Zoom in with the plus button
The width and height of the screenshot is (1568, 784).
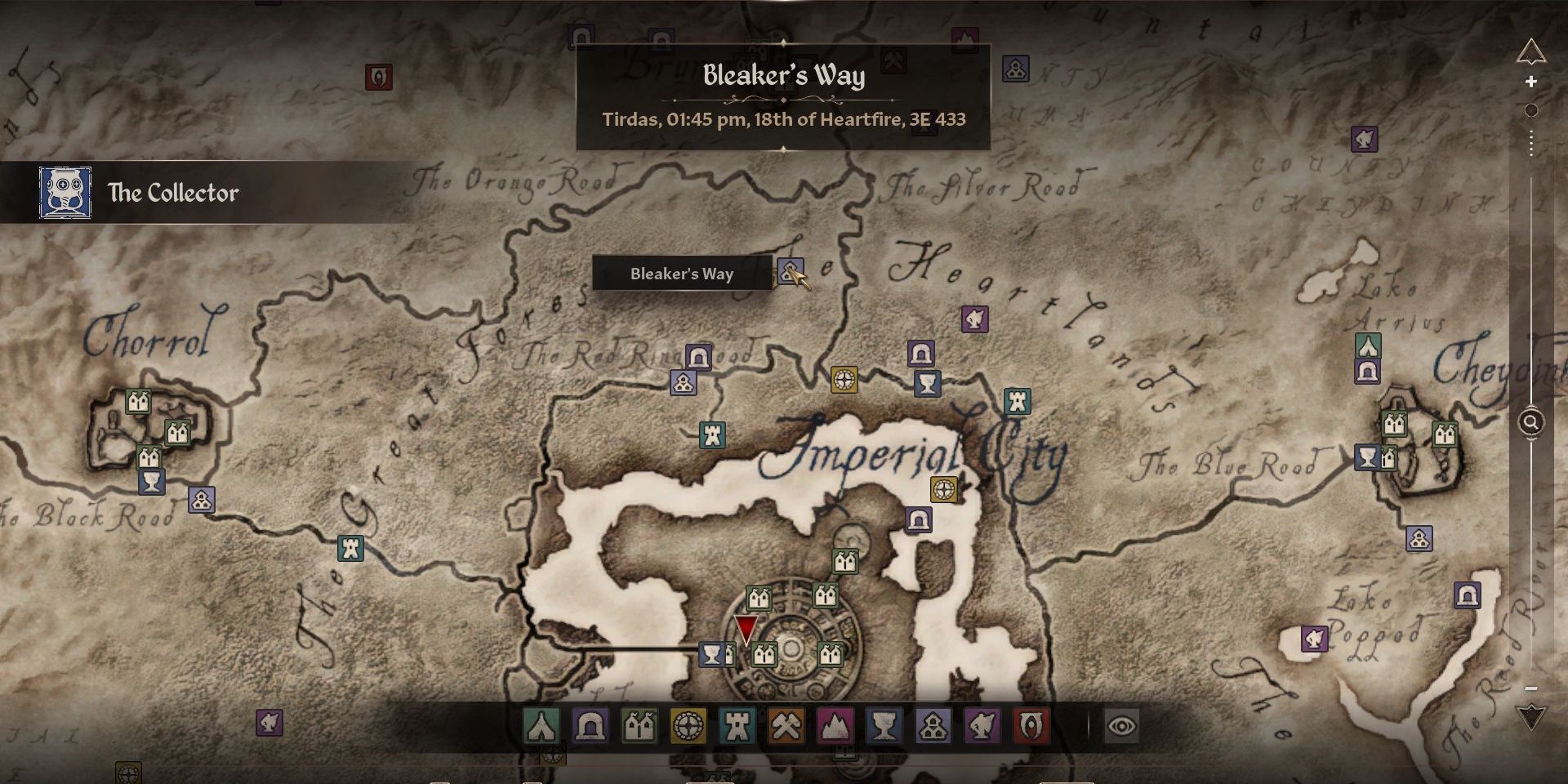pos(1531,82)
